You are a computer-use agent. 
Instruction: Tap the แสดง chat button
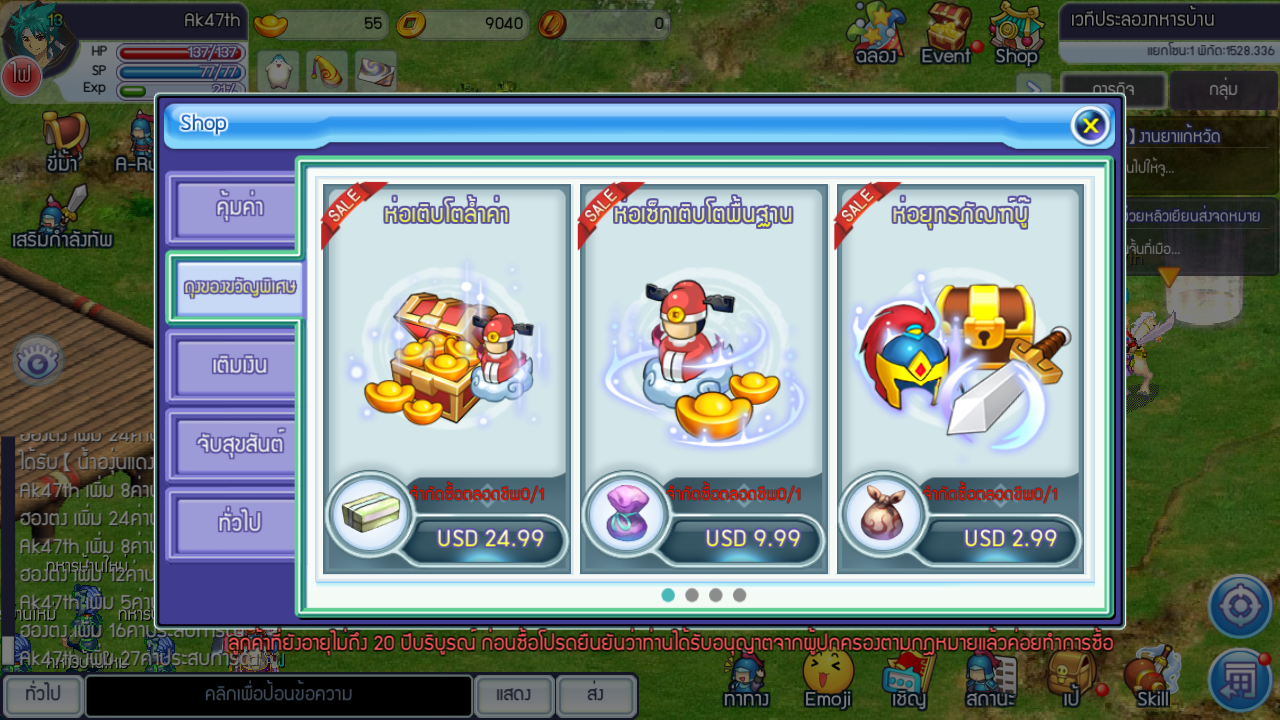pos(511,694)
